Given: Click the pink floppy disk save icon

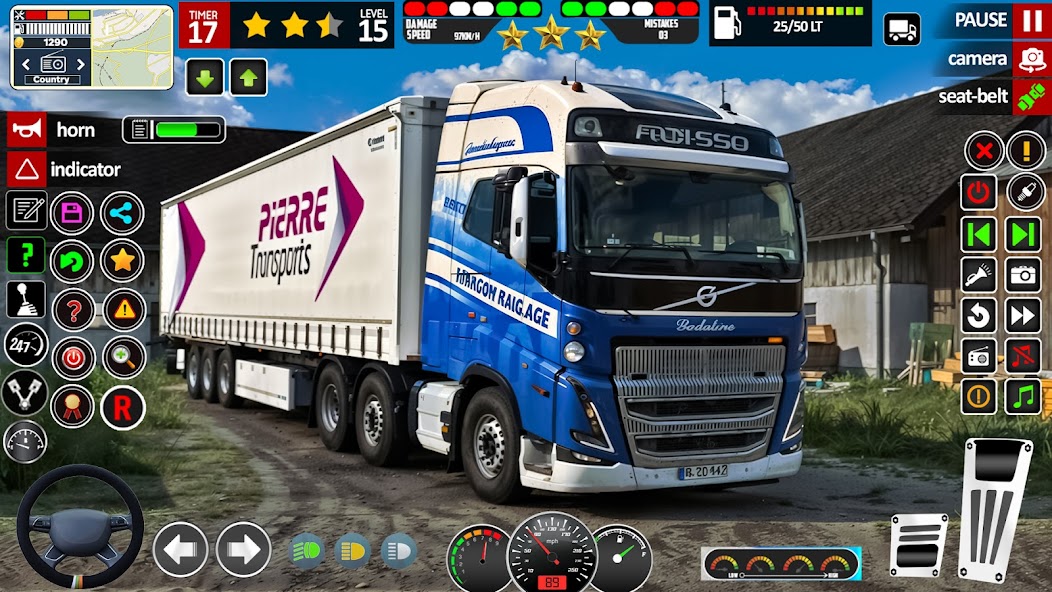Looking at the screenshot, I should [72, 212].
